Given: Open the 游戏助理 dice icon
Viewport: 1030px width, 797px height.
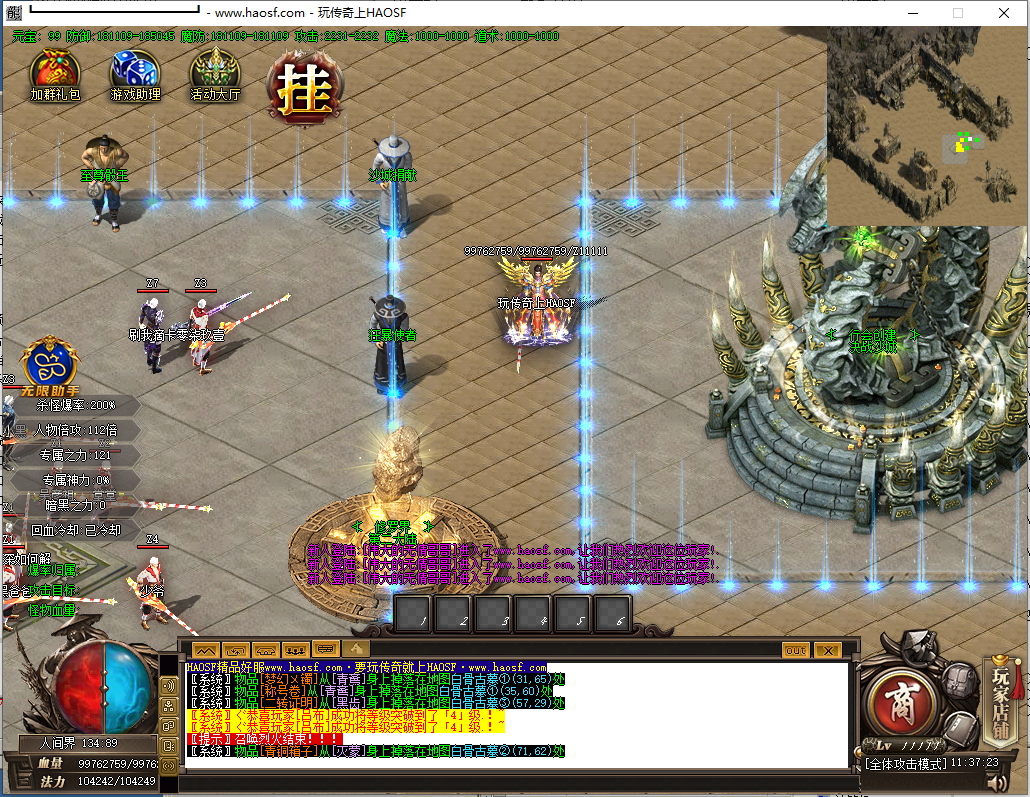Looking at the screenshot, I should pos(135,74).
